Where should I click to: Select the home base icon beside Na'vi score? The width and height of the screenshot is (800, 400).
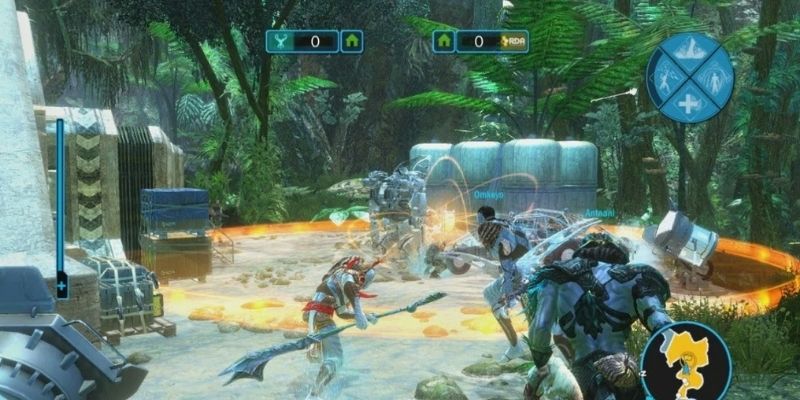[351, 41]
